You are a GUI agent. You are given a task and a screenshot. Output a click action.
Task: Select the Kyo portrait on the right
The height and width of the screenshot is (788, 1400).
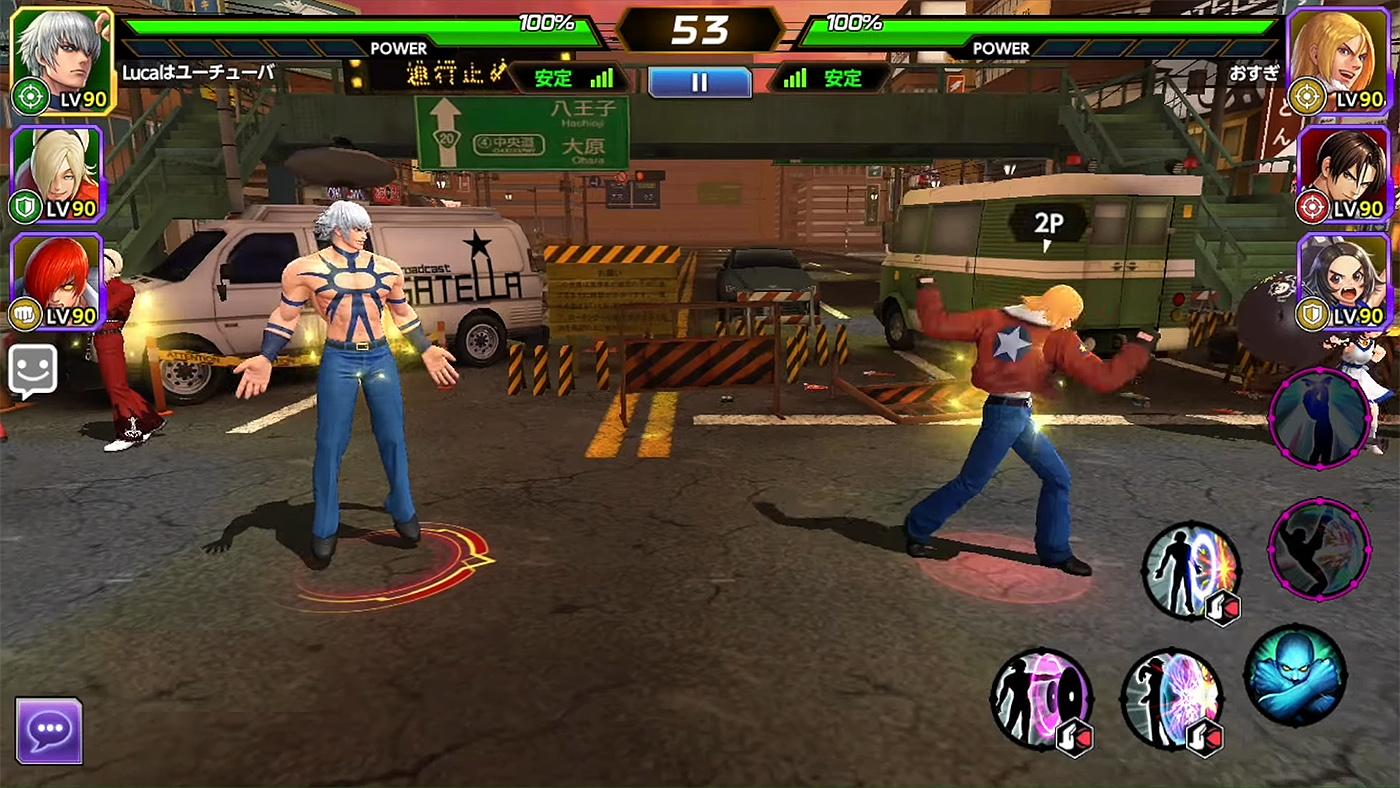(x=1345, y=175)
